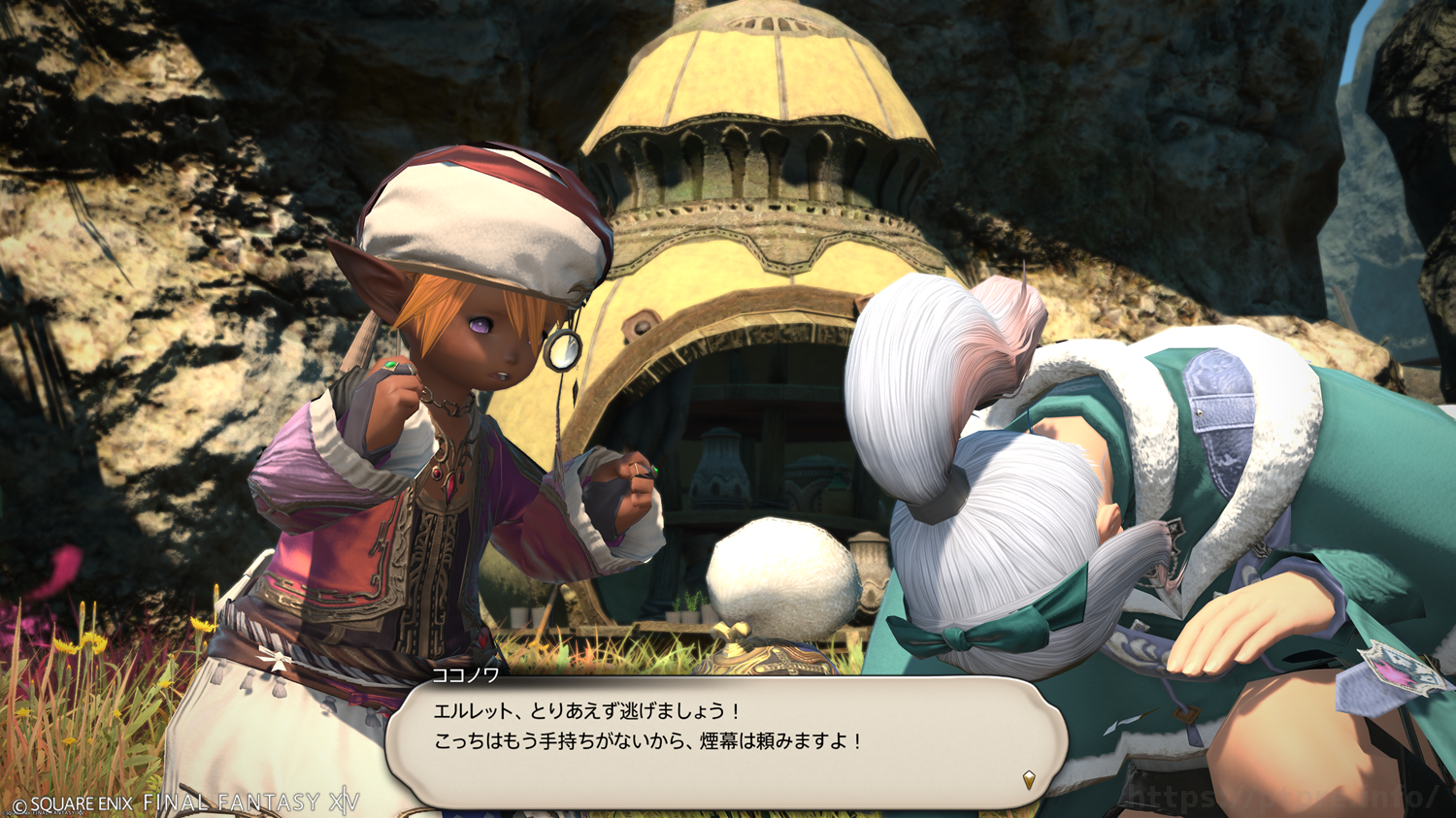
Task: Click the dialogue advance arrow indicator
Action: 1029,779
